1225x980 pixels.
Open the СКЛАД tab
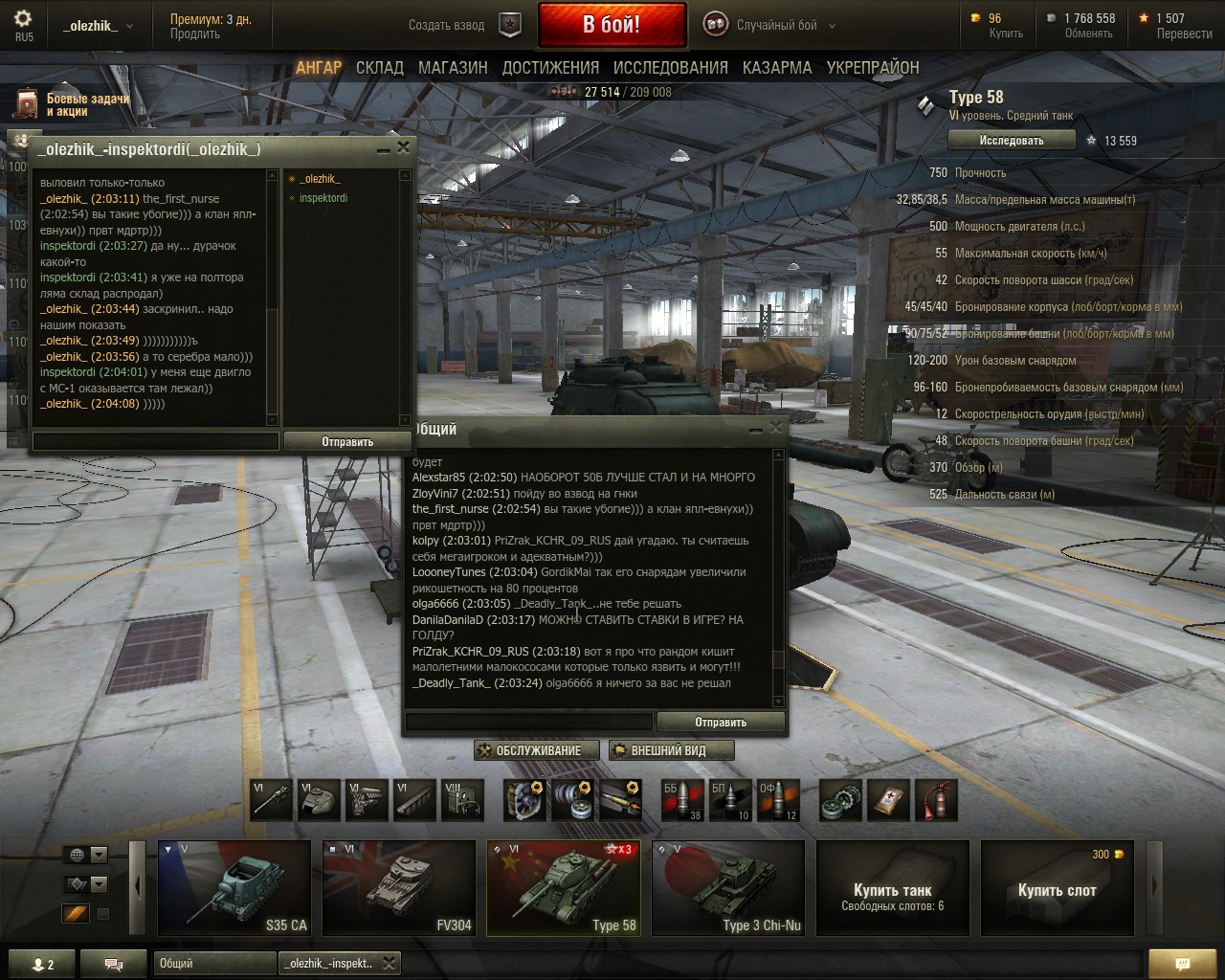coord(379,68)
